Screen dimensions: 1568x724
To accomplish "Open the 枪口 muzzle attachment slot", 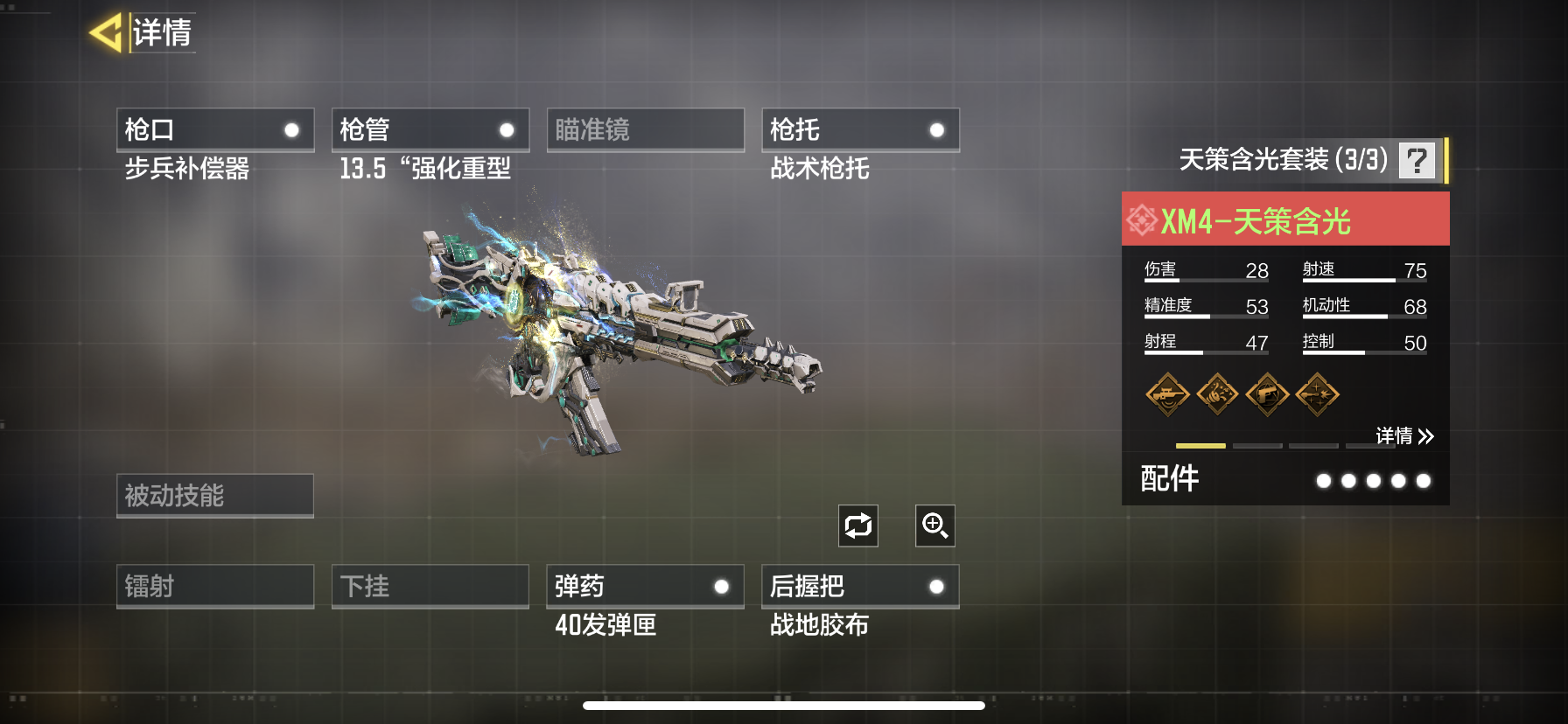I will click(215, 129).
